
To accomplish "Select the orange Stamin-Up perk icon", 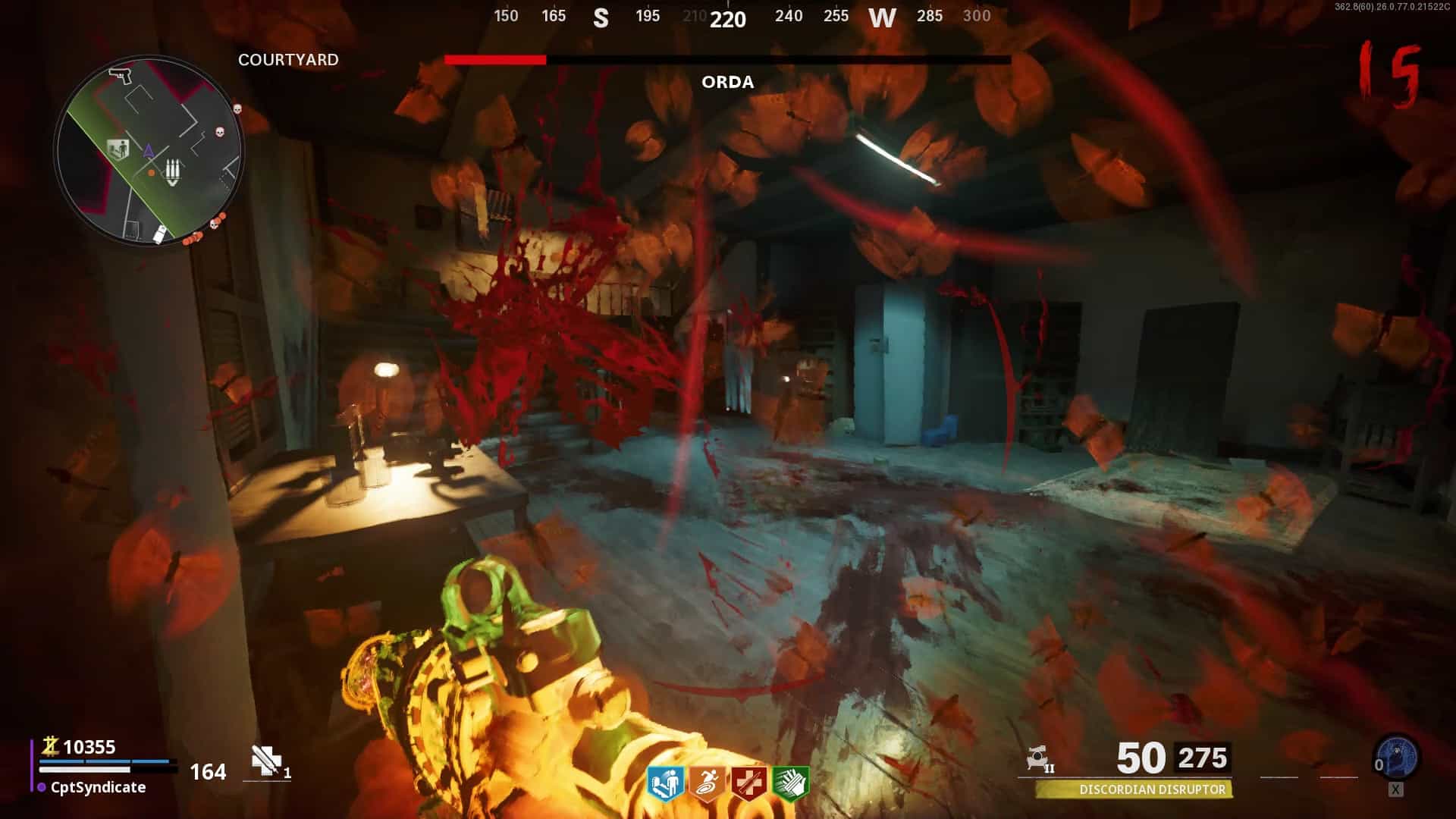I will point(708,783).
